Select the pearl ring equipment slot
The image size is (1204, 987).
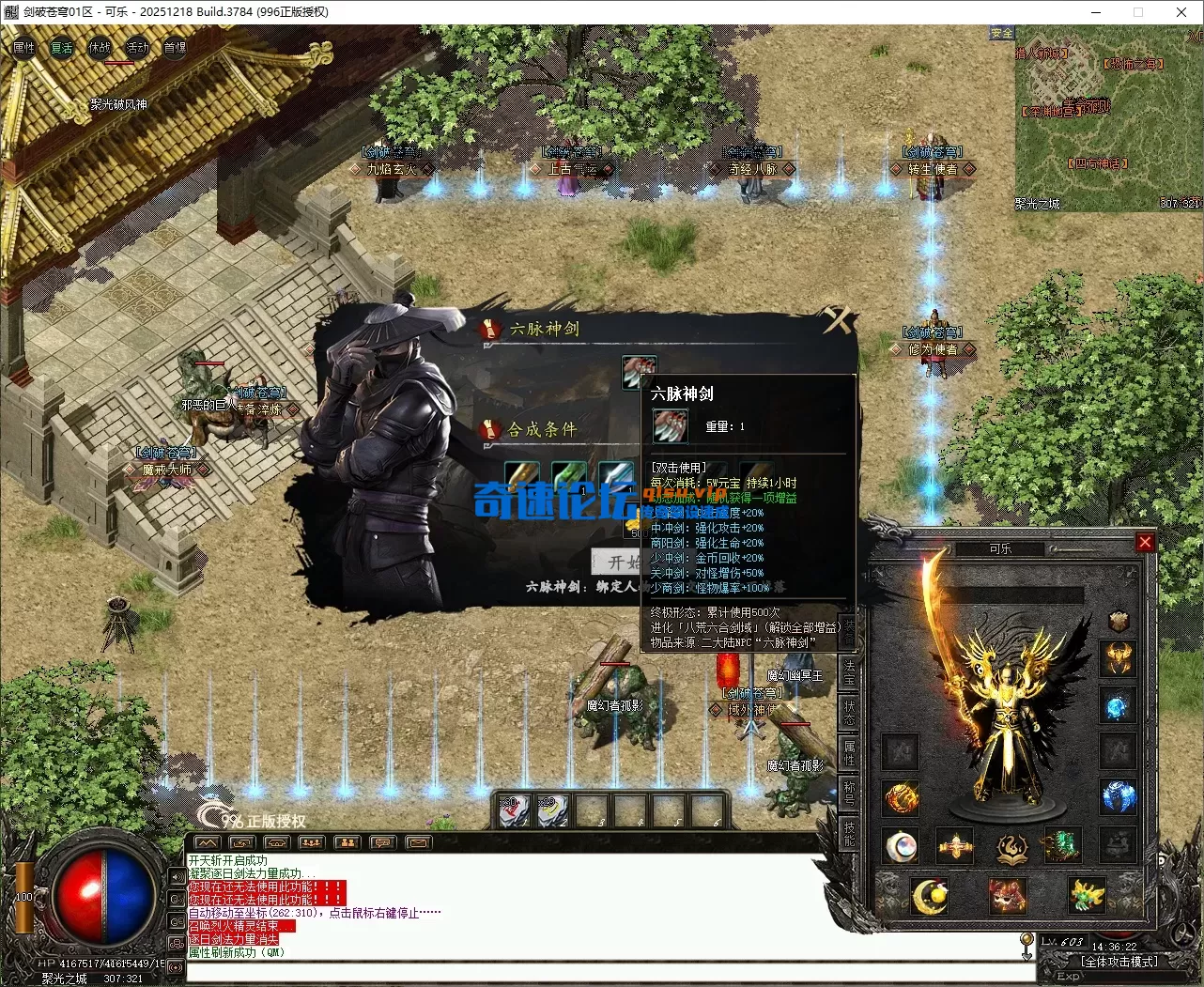pos(901,847)
